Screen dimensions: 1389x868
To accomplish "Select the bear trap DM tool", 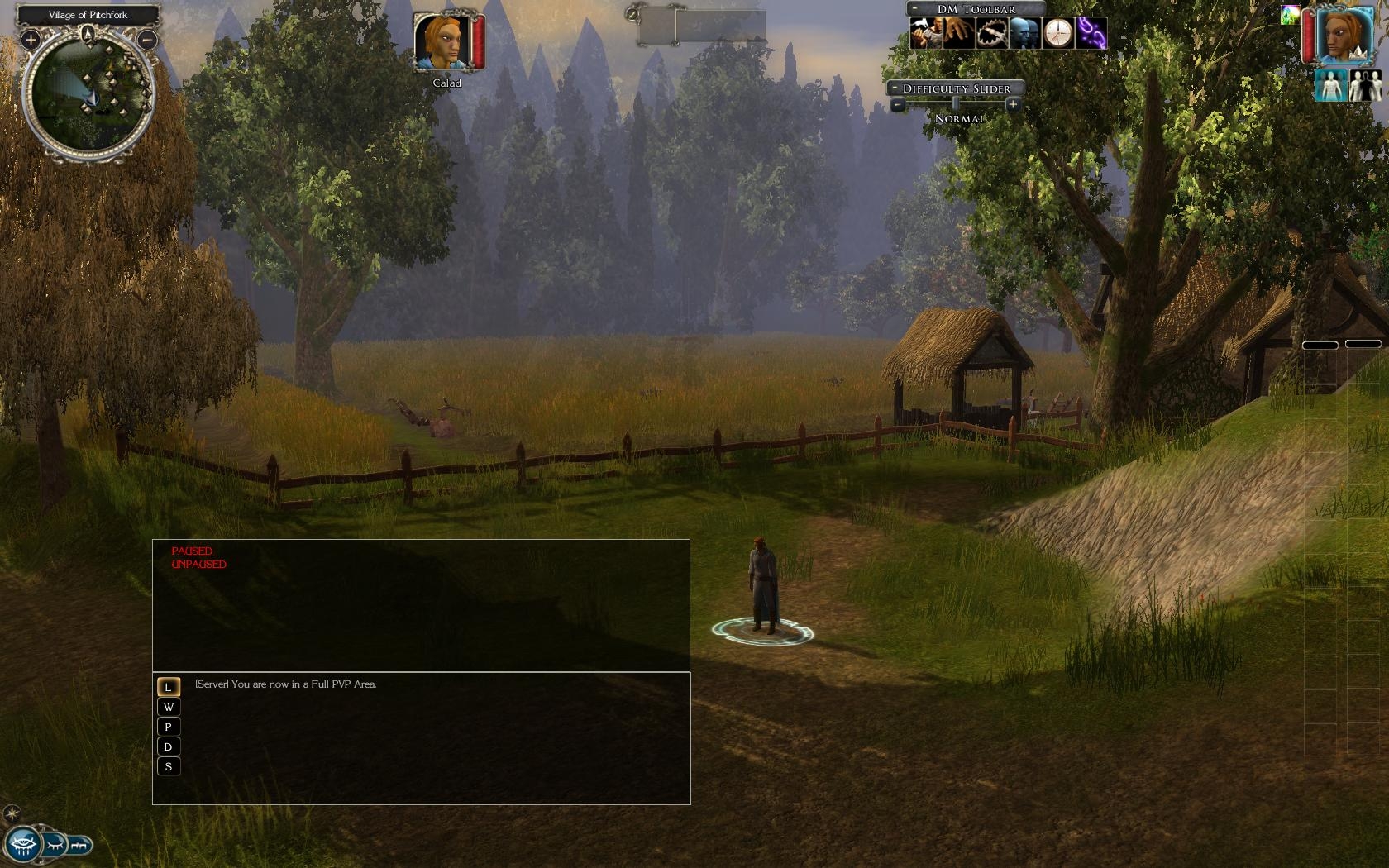I will pos(991,34).
